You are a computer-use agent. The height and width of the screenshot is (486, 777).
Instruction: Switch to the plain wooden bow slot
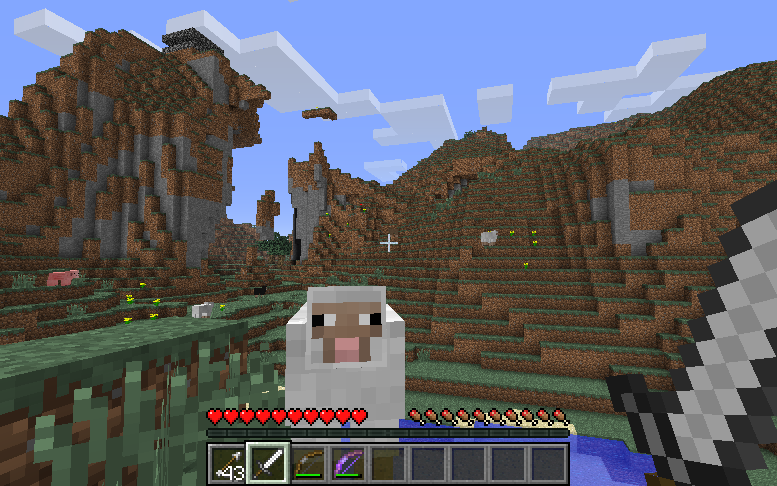(x=308, y=464)
